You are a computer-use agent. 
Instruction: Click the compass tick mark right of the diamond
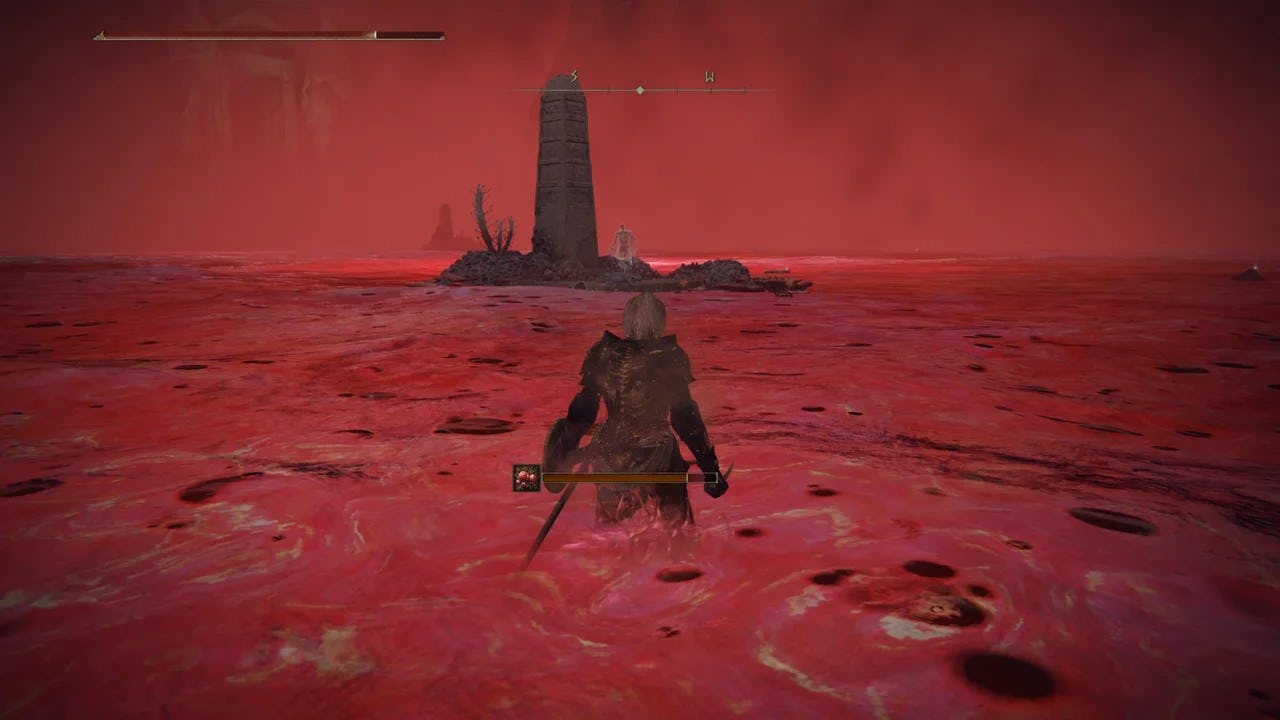(676, 90)
